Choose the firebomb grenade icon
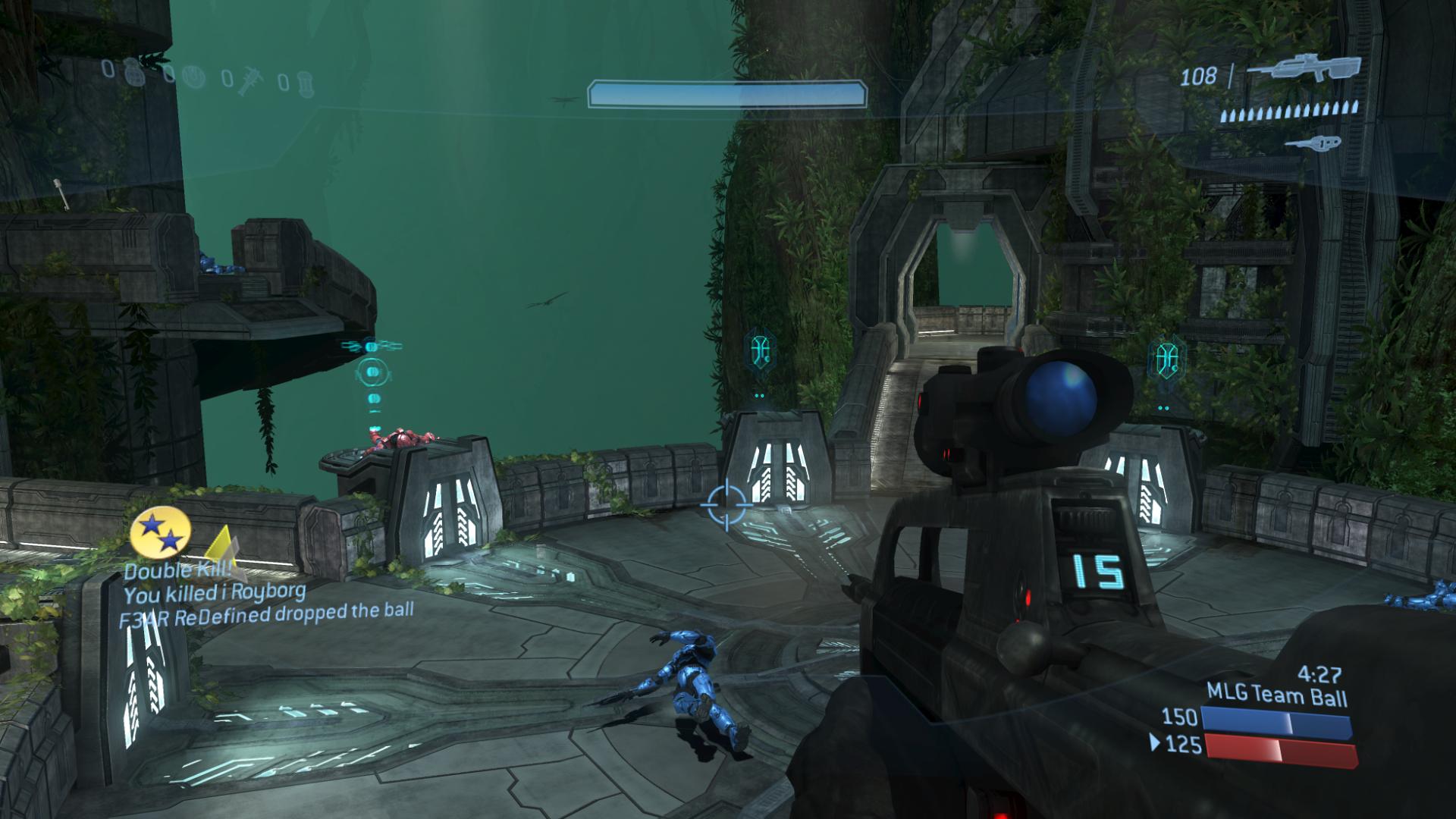 coord(305,82)
